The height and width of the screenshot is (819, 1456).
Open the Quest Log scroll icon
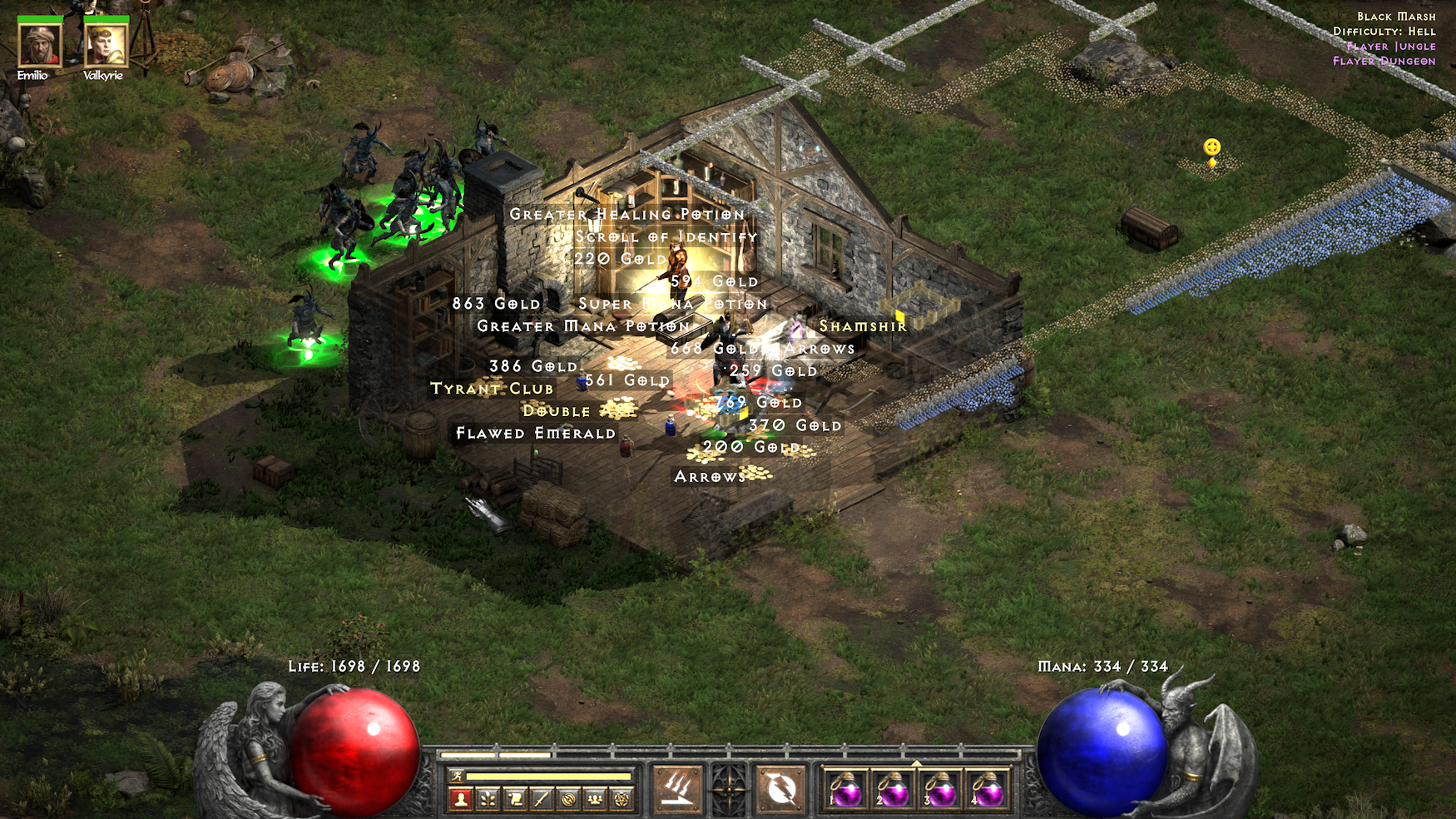click(x=516, y=798)
